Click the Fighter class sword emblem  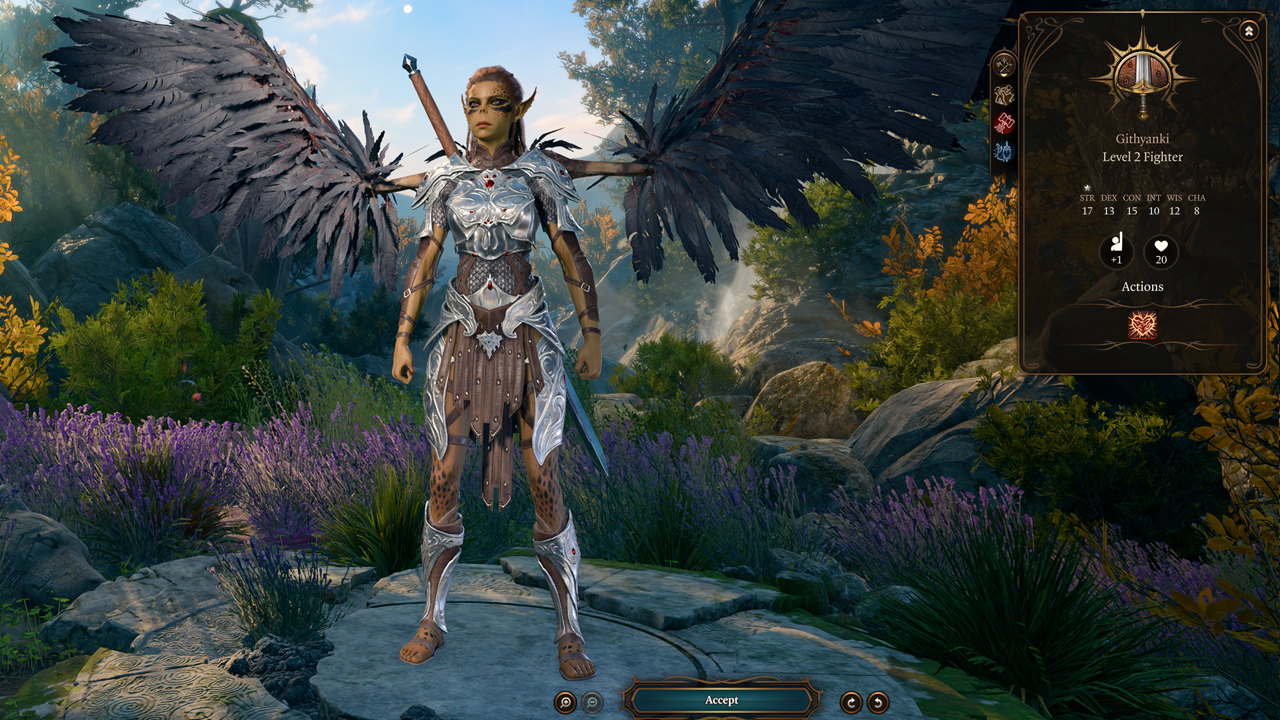coord(1142,77)
